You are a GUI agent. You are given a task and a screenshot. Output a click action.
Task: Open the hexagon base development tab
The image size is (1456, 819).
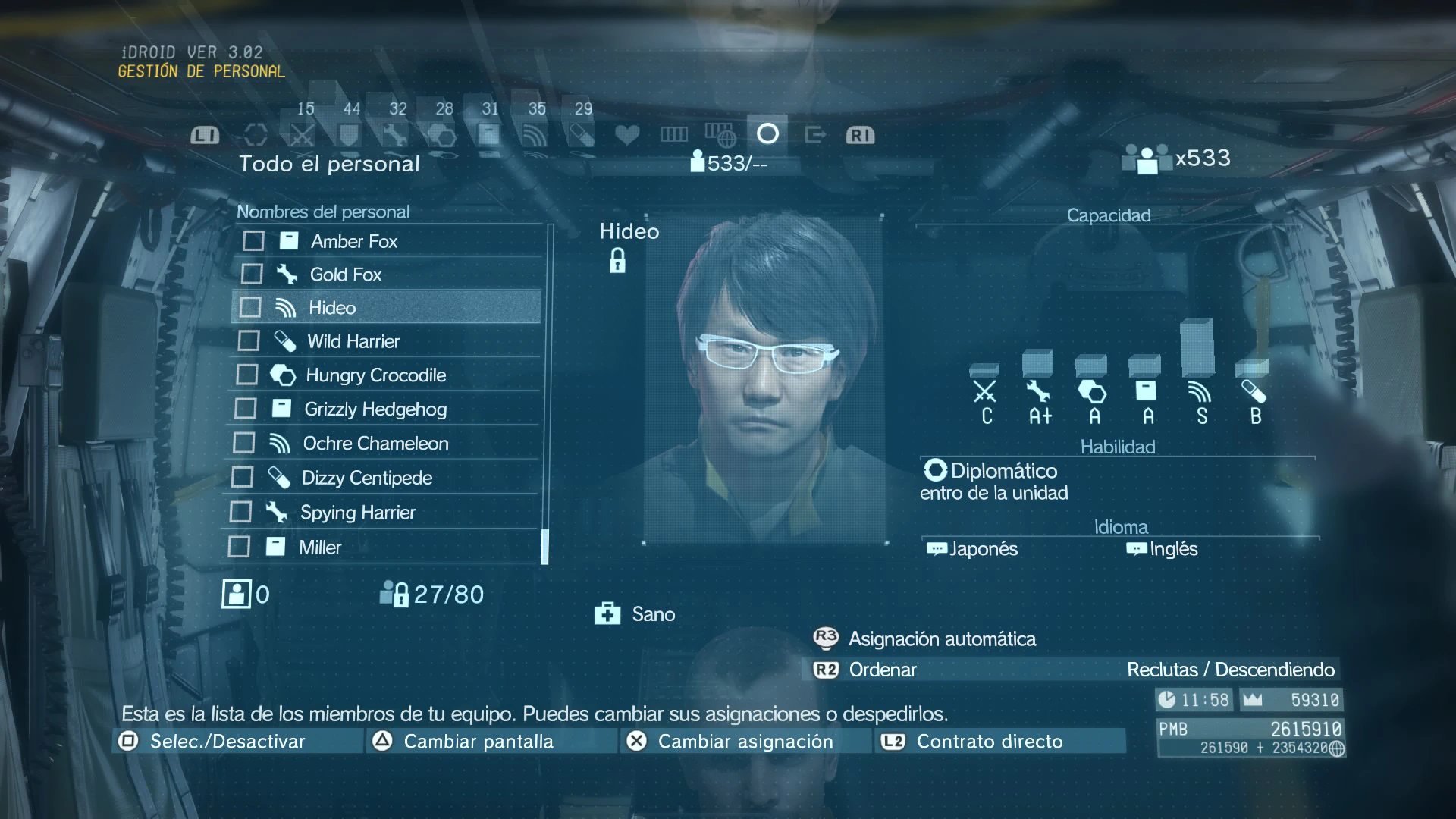(x=441, y=136)
